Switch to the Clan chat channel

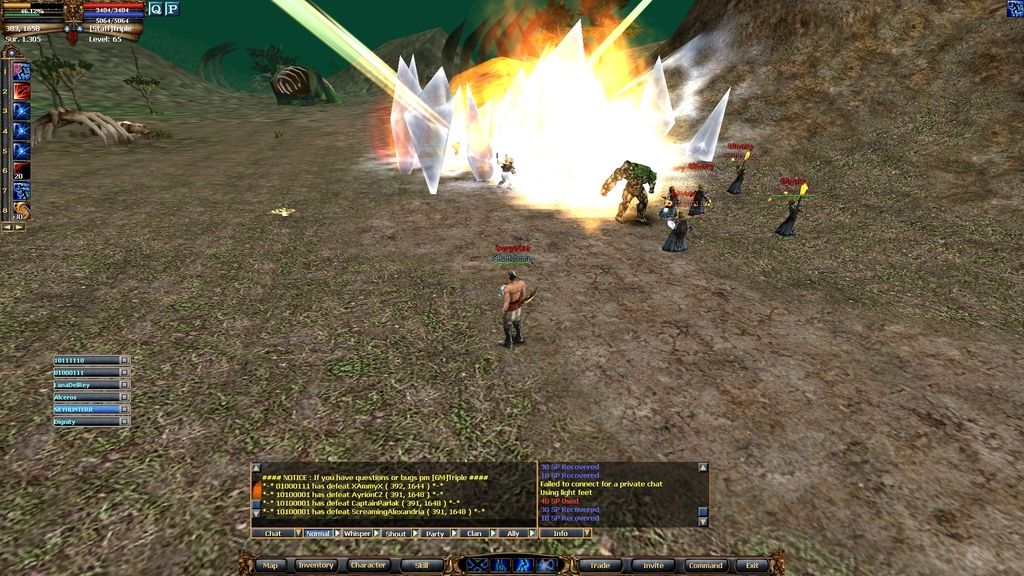point(474,534)
